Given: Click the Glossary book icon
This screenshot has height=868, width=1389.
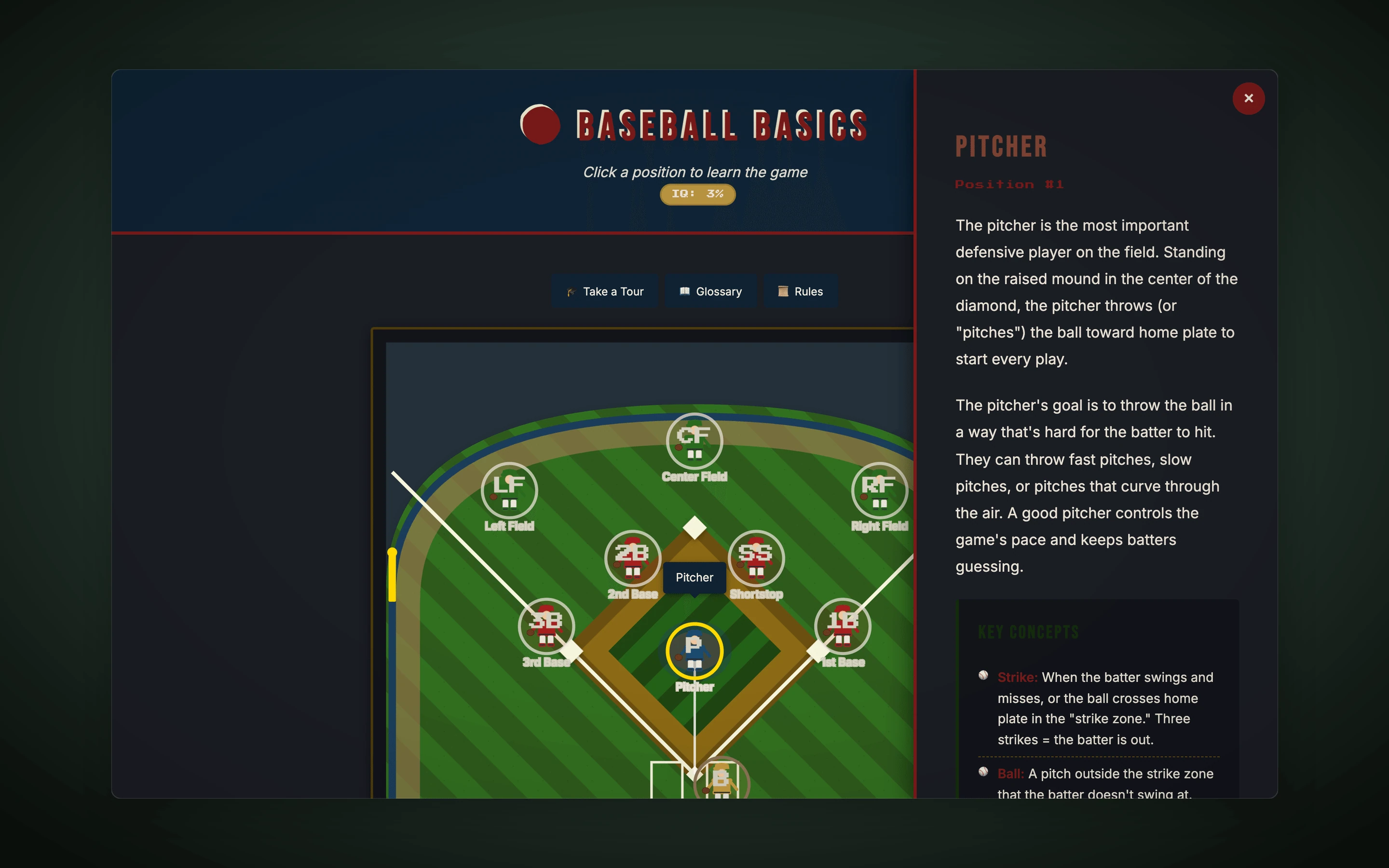Looking at the screenshot, I should click(x=685, y=291).
